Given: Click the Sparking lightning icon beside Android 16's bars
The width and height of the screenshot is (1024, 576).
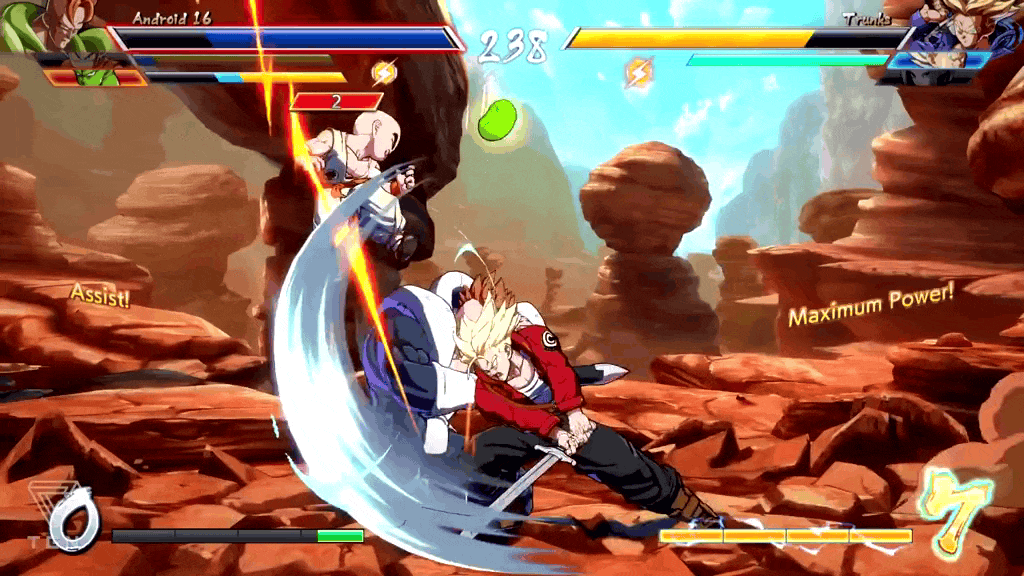Looking at the screenshot, I should (x=383, y=72).
